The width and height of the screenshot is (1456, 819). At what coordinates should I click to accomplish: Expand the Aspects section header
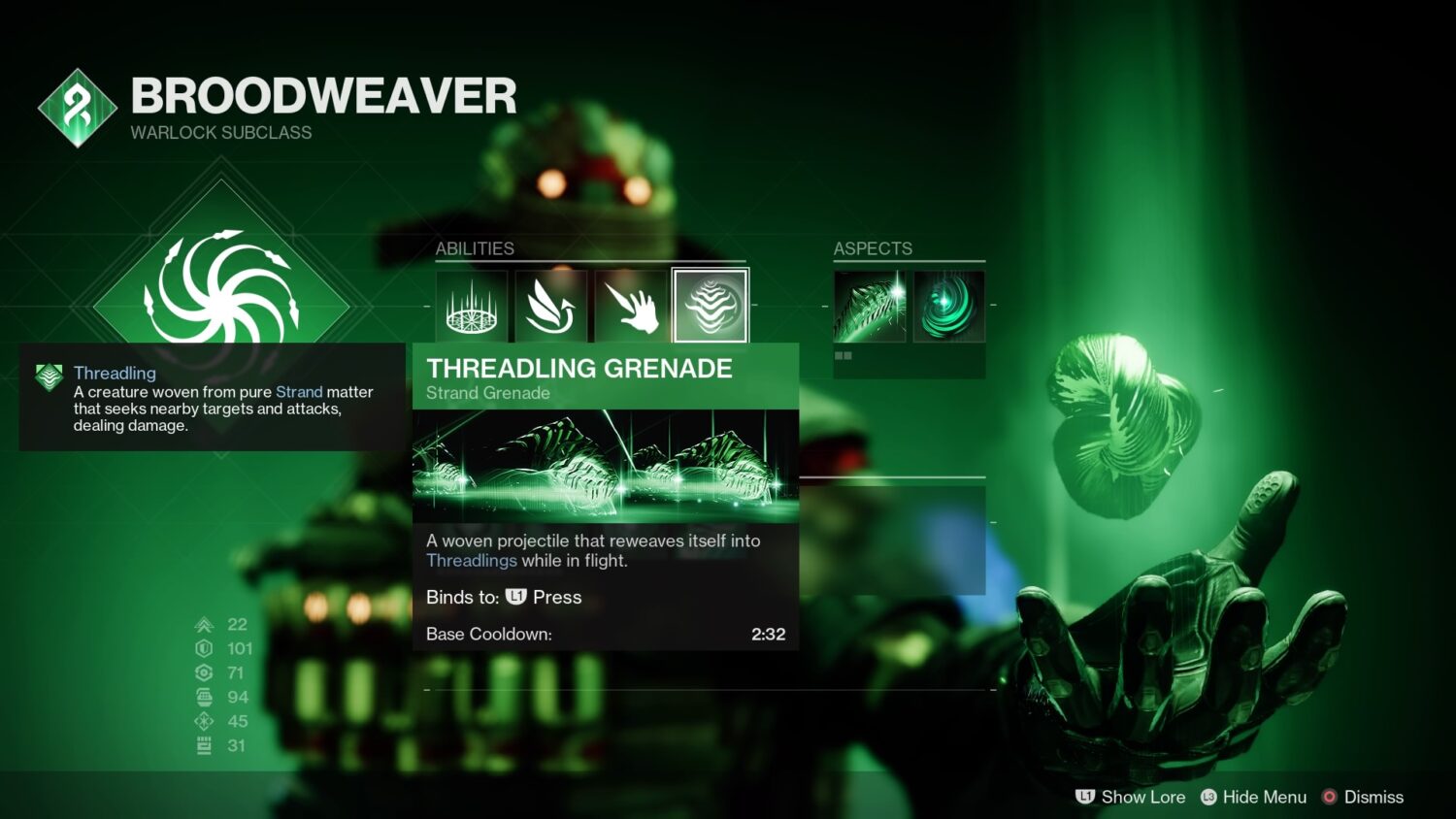click(x=873, y=248)
